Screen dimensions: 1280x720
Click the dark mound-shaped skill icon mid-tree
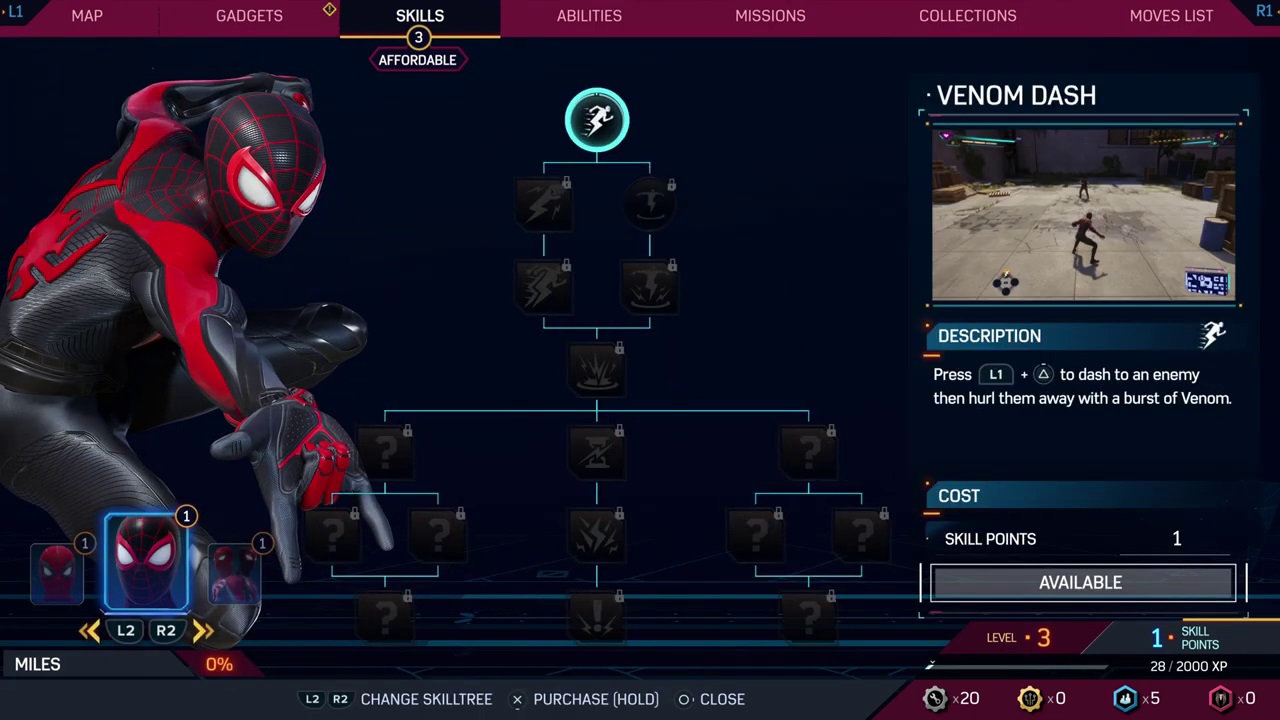click(x=597, y=370)
